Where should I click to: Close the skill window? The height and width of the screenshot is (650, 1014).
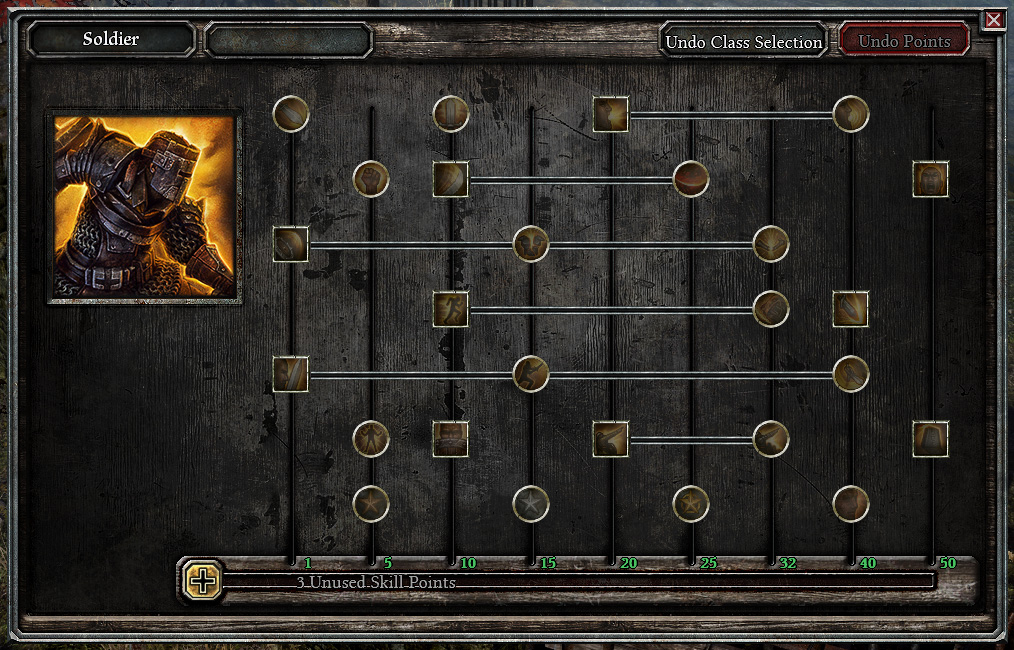[993, 19]
